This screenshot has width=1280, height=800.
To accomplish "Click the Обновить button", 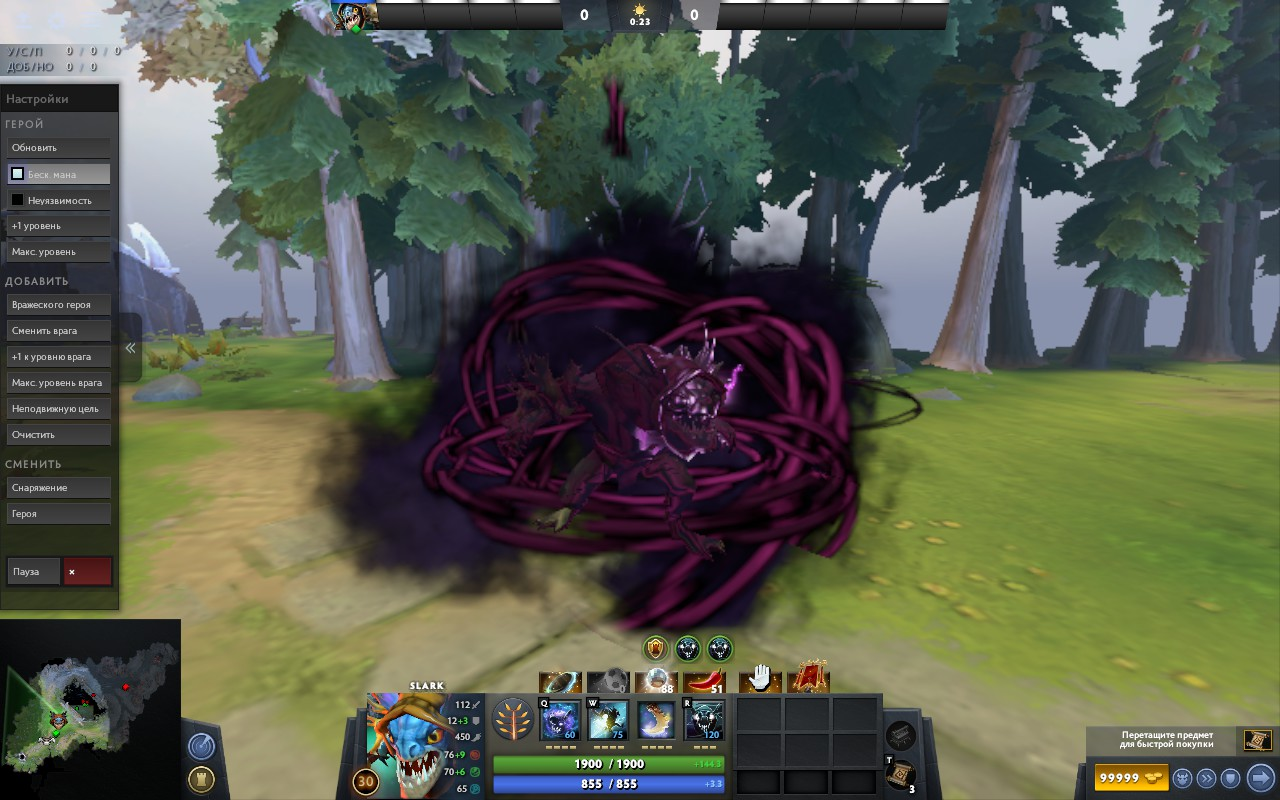I will (58, 147).
